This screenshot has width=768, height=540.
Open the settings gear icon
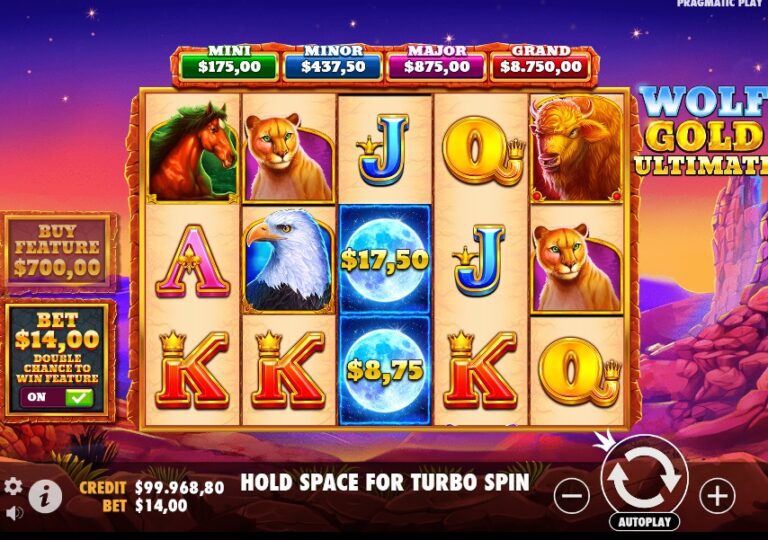click(13, 487)
